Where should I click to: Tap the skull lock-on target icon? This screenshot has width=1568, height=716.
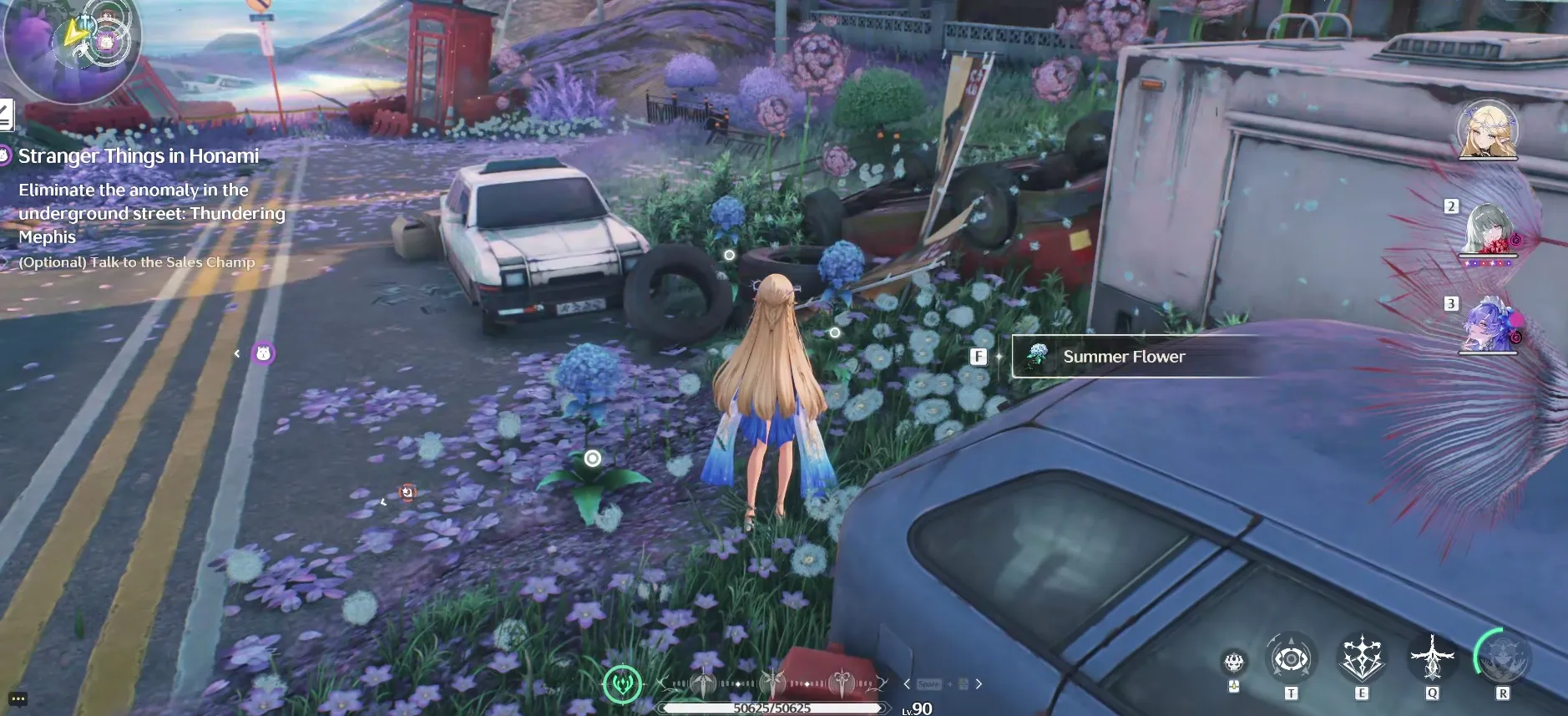(1234, 663)
